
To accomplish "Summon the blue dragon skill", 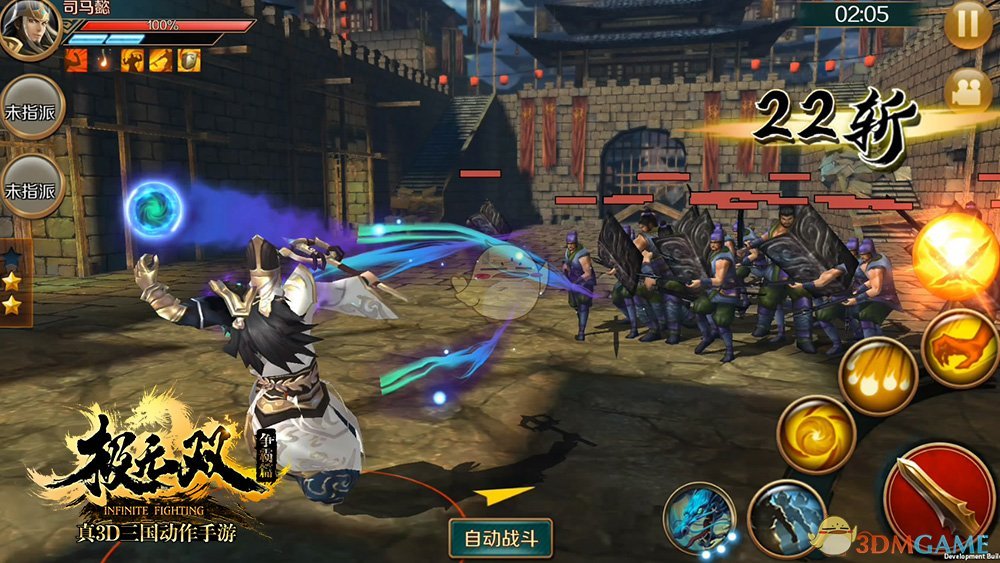I will 699,517.
